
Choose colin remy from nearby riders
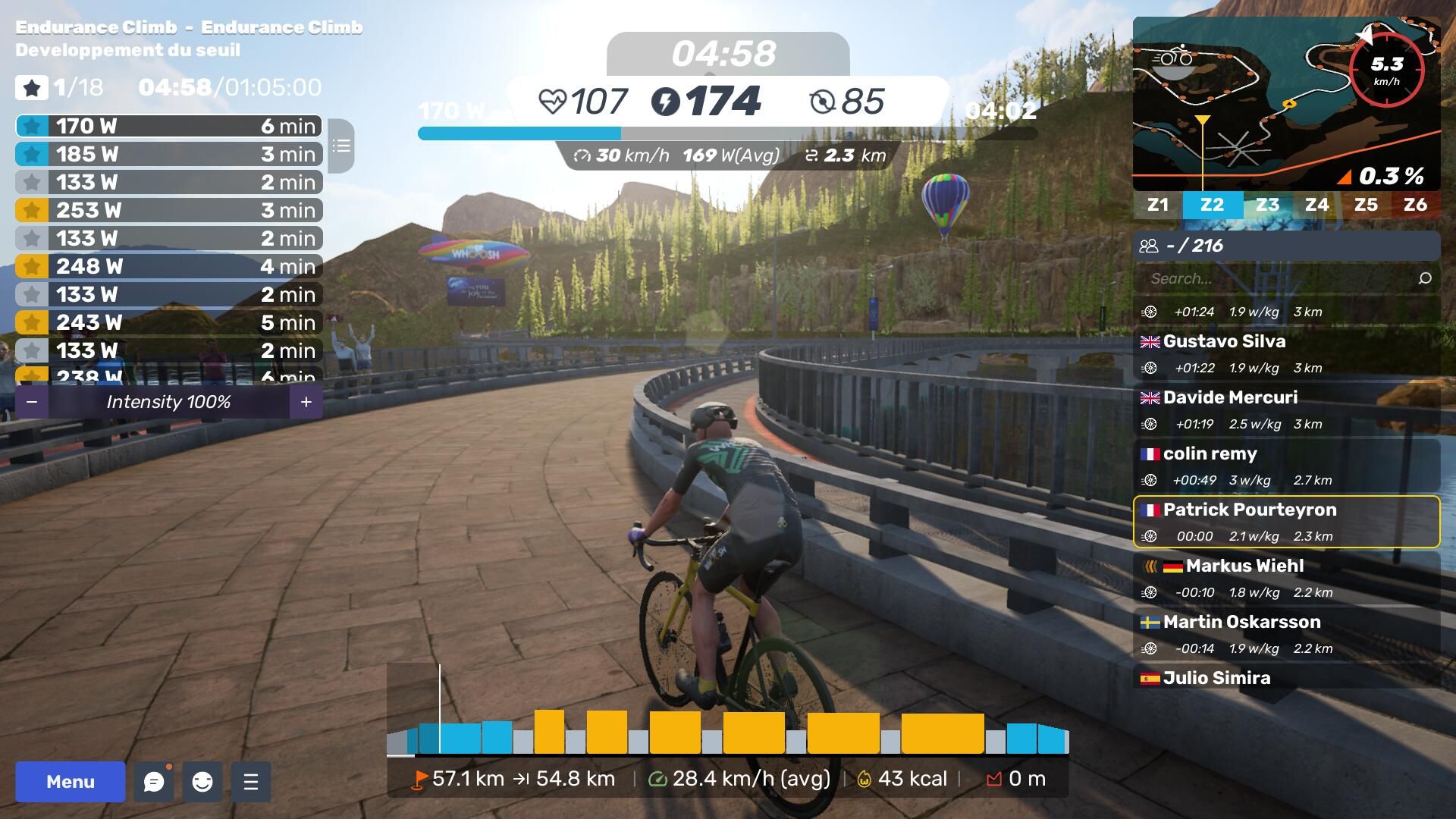click(1286, 466)
